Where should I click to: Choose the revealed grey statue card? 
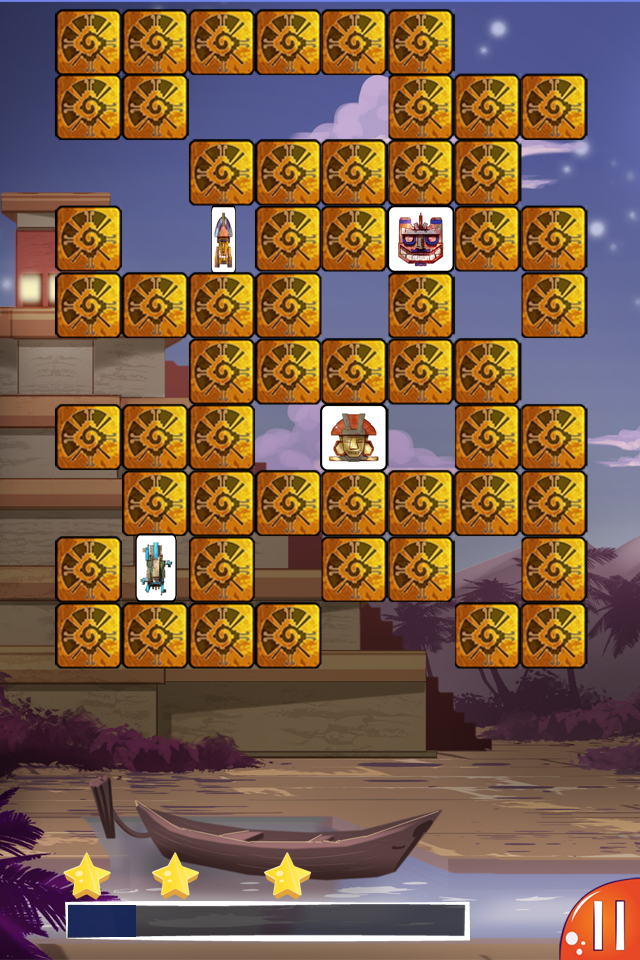(x=223, y=239)
